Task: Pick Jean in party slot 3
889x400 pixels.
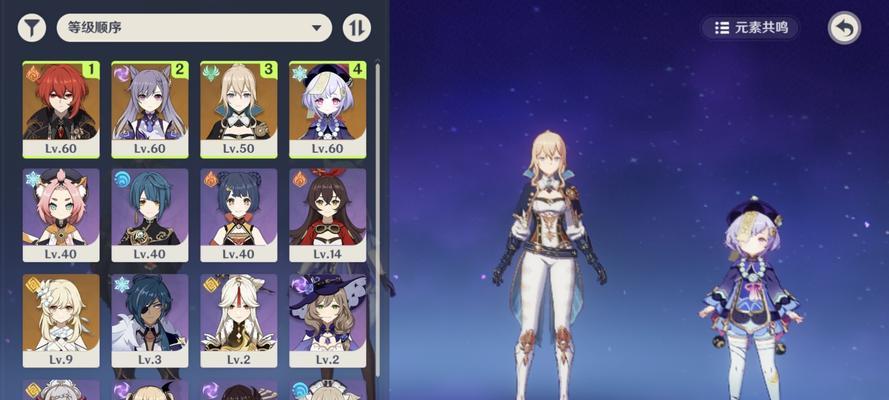Action: 238,108
